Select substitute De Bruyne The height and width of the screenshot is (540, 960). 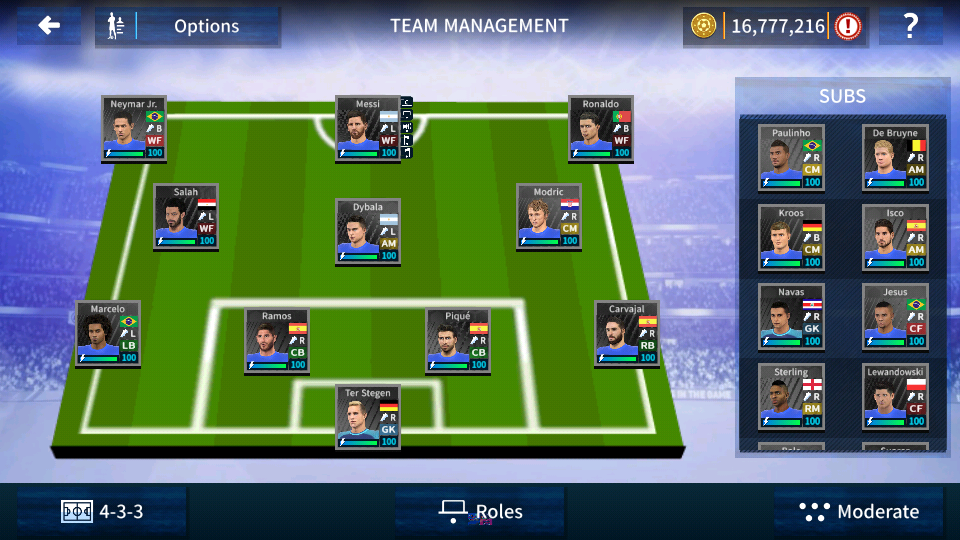click(895, 157)
